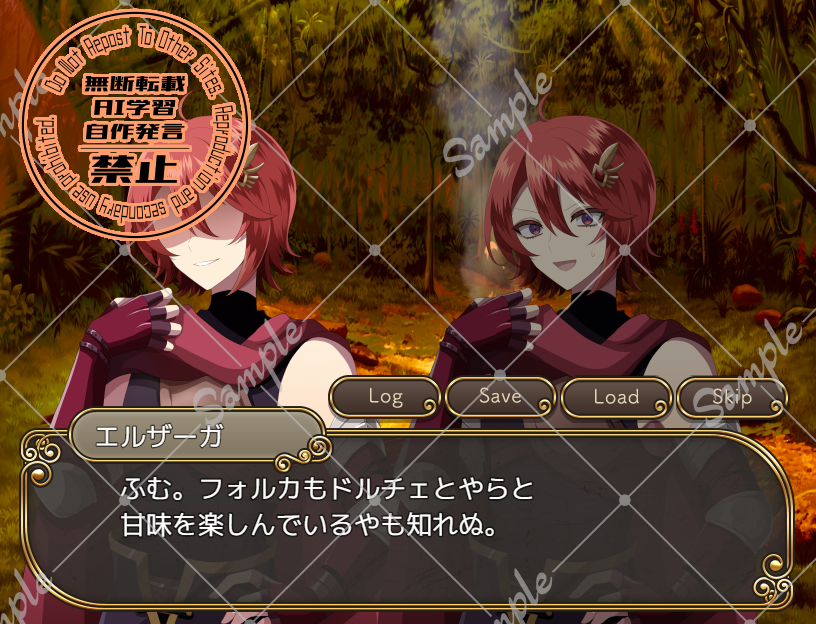816x624 pixels.
Task: Open the Log backlog button
Action: click(x=385, y=397)
